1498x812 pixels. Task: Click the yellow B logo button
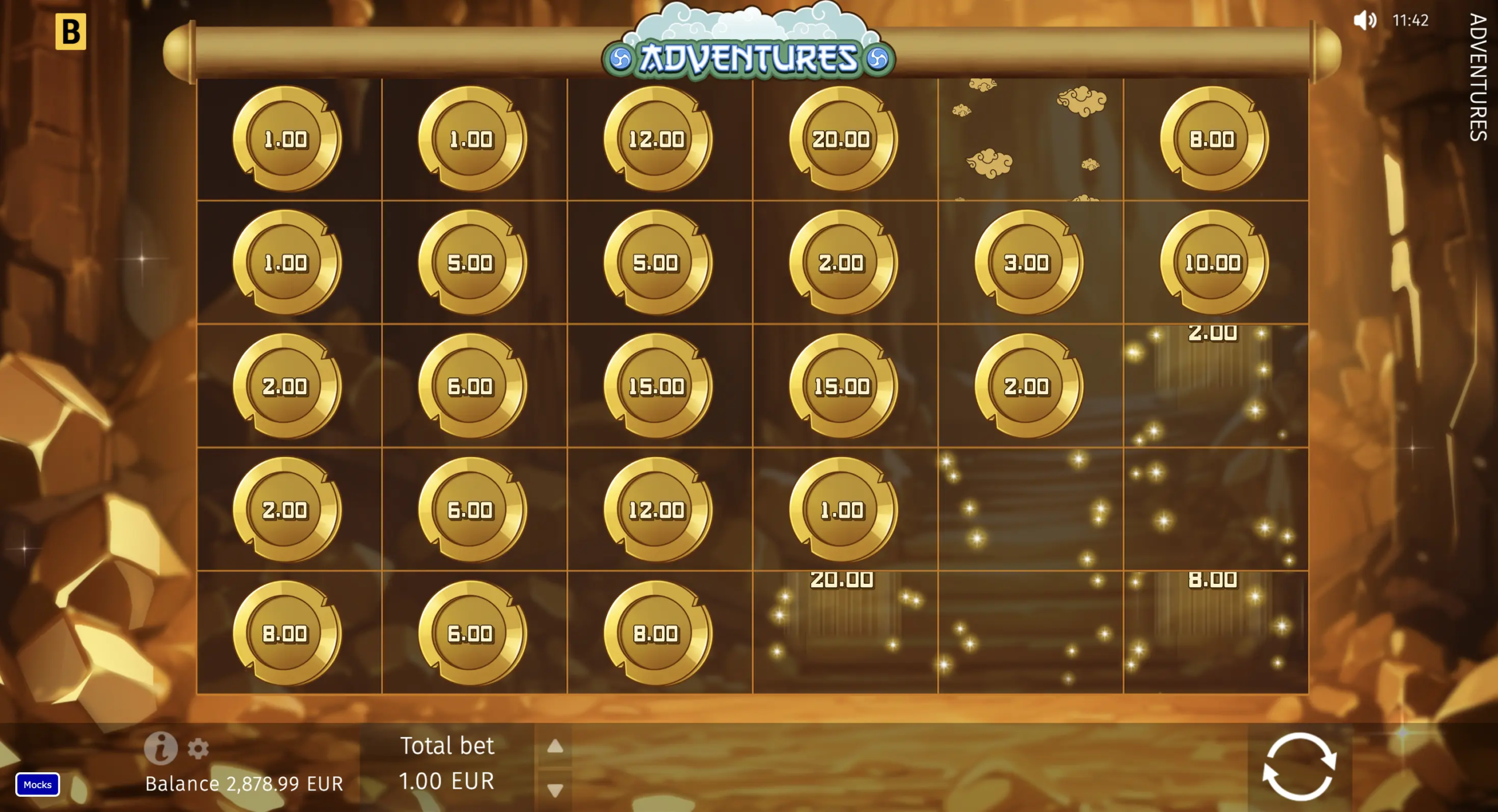pos(71,32)
